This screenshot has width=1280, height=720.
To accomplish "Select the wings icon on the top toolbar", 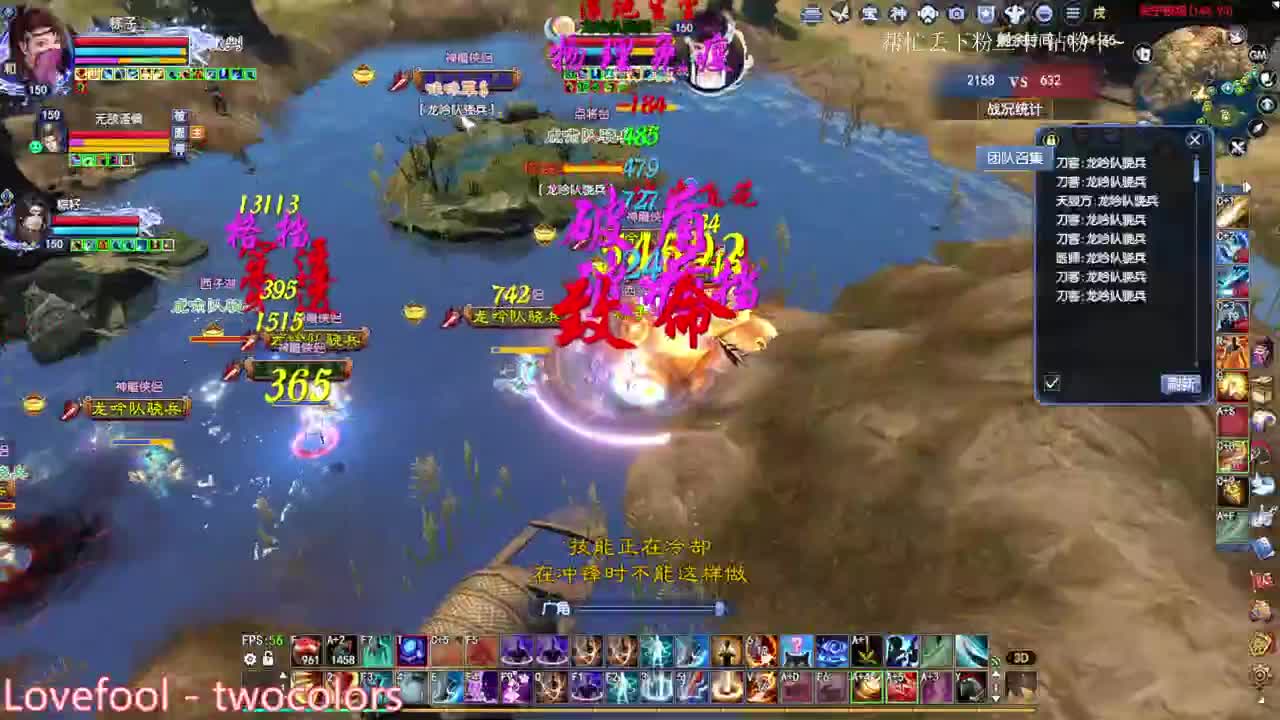I will pos(841,14).
